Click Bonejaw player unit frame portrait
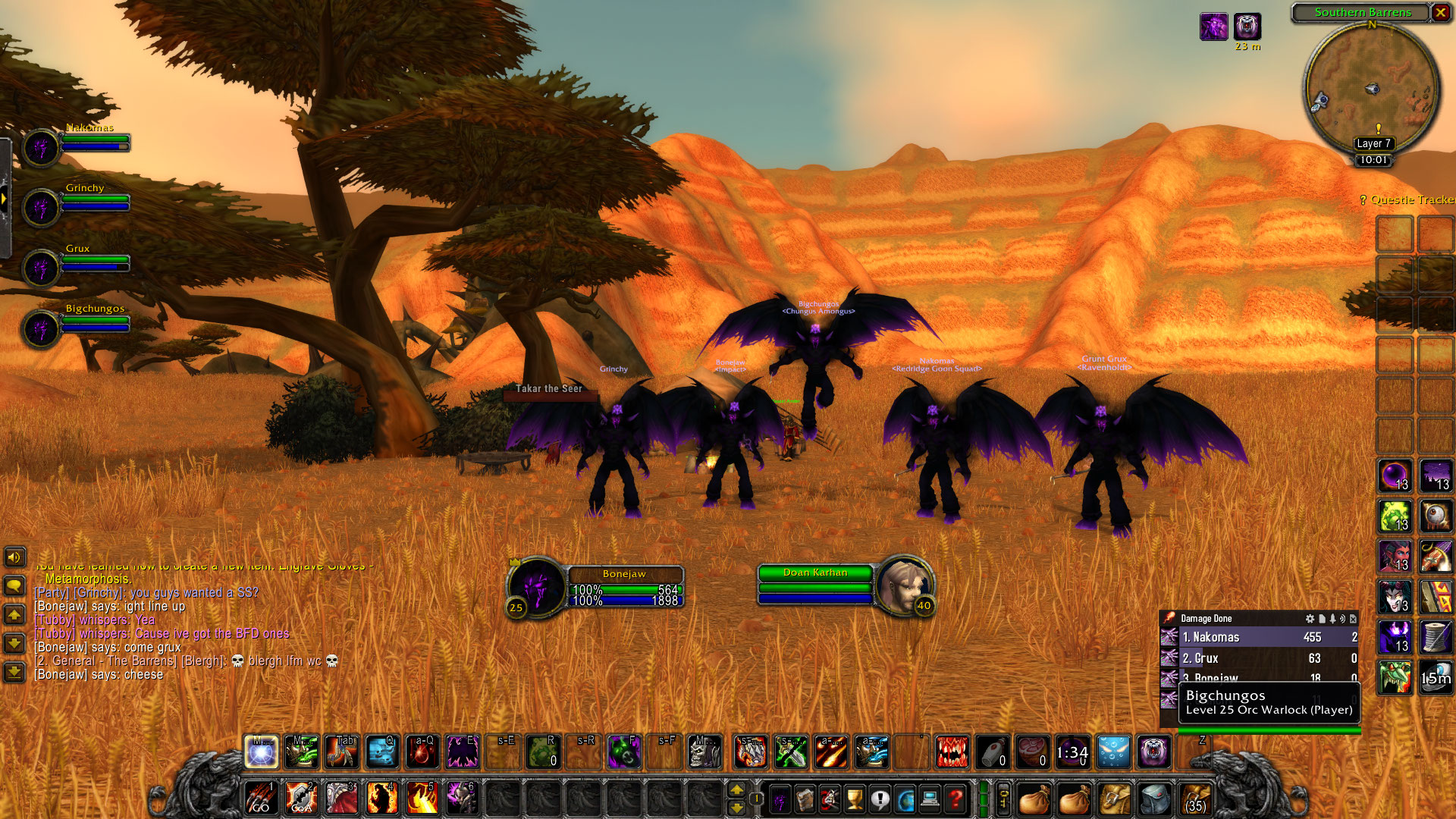The width and height of the screenshot is (1456, 819). (536, 588)
